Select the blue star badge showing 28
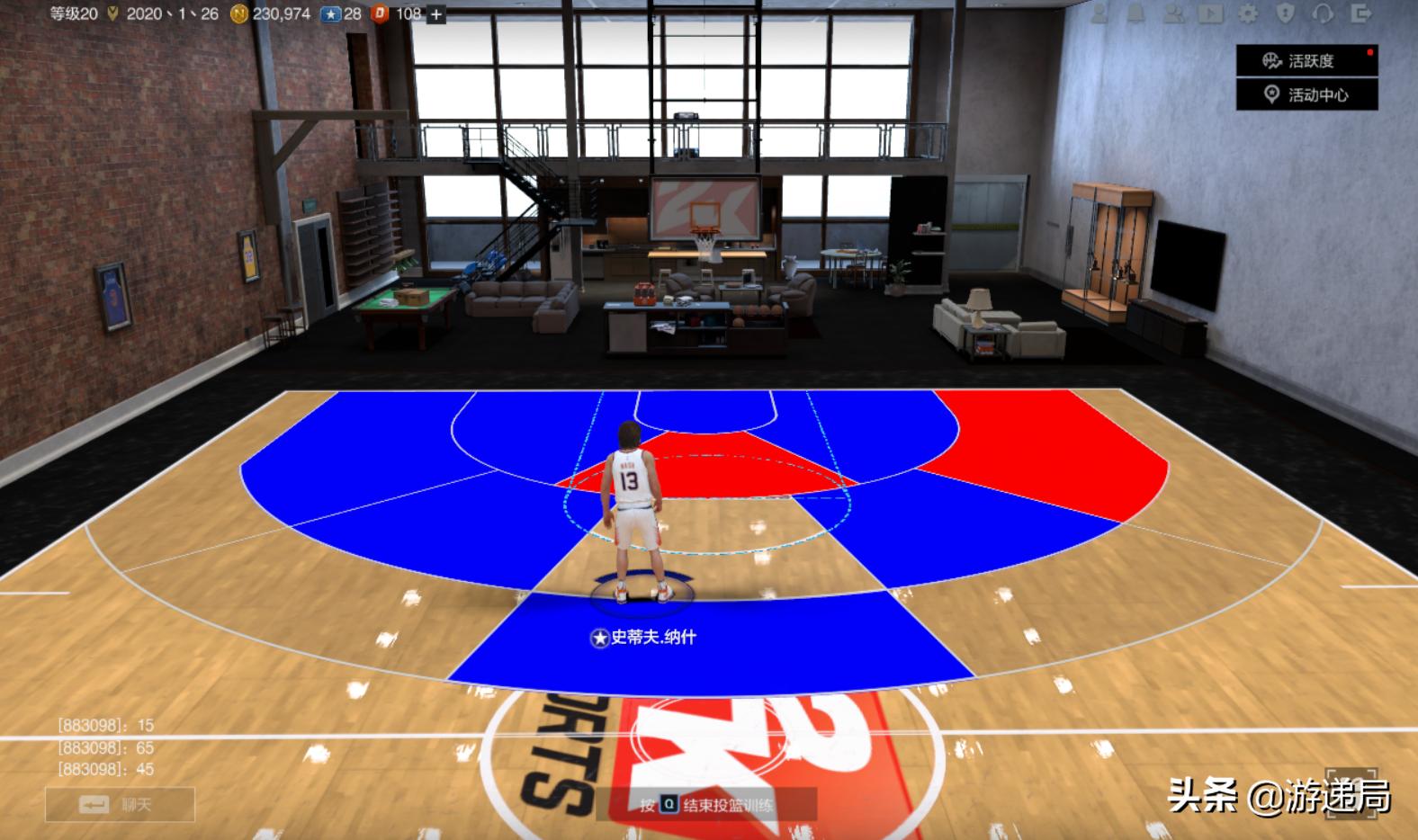This screenshot has width=1418, height=840. [x=332, y=13]
